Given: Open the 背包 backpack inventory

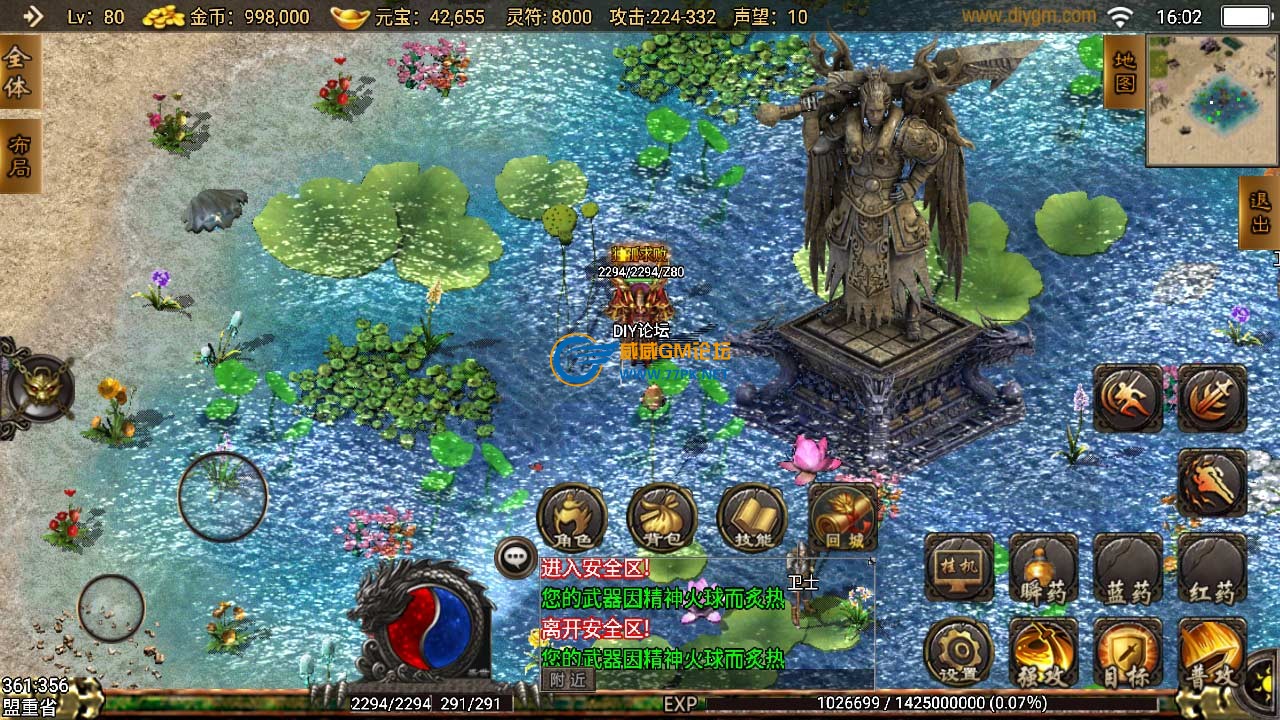Looking at the screenshot, I should (662, 518).
